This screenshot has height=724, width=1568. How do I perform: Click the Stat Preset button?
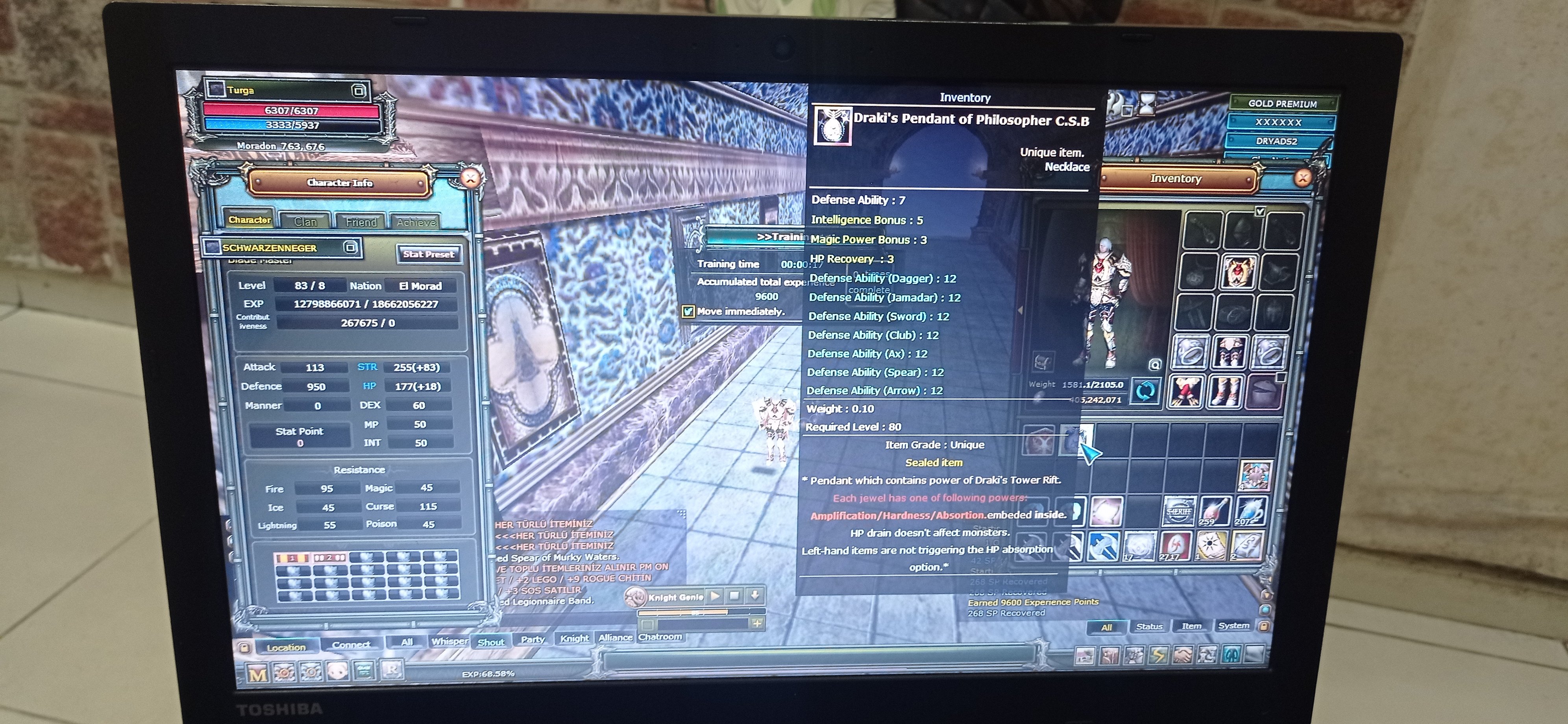pyautogui.click(x=429, y=254)
